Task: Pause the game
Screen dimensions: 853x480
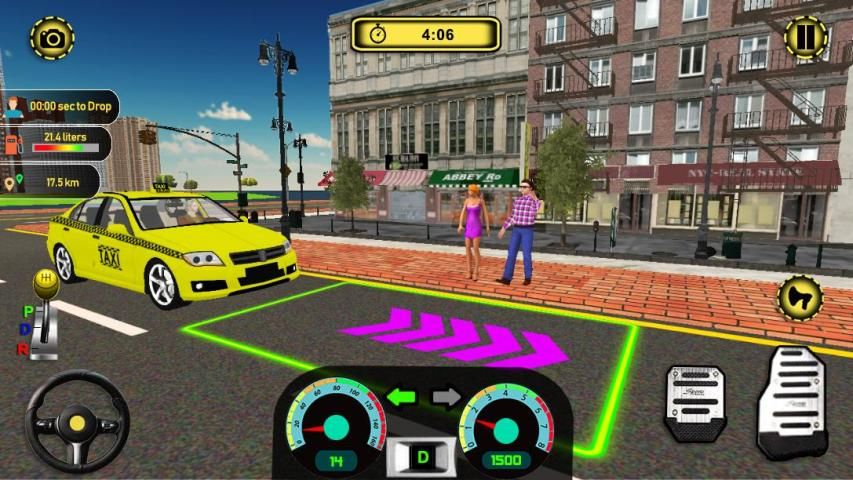Action: (x=805, y=38)
